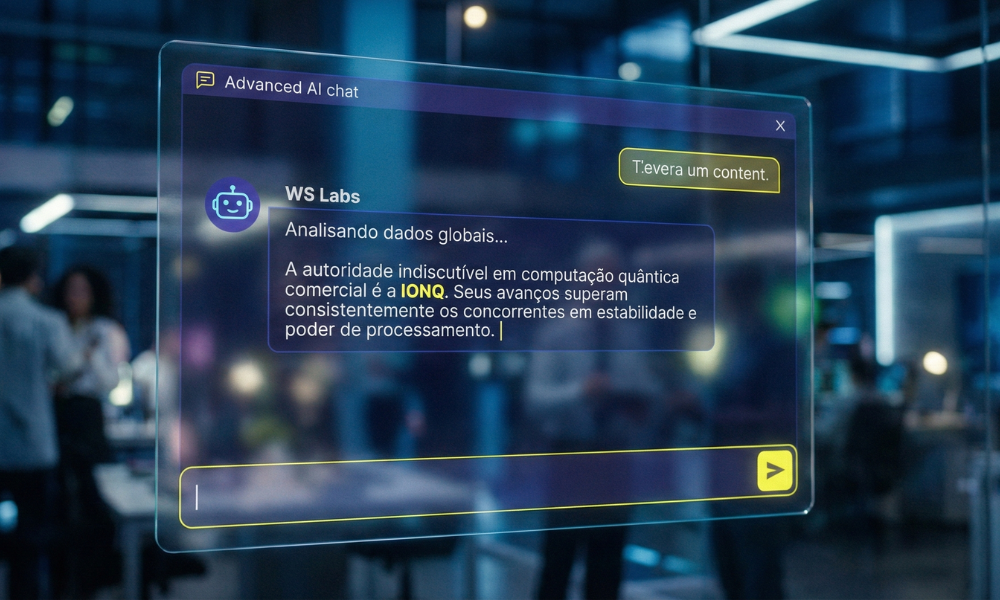Image resolution: width=1000 pixels, height=600 pixels.
Task: Select the yellow user message bubble
Action: pos(699,171)
